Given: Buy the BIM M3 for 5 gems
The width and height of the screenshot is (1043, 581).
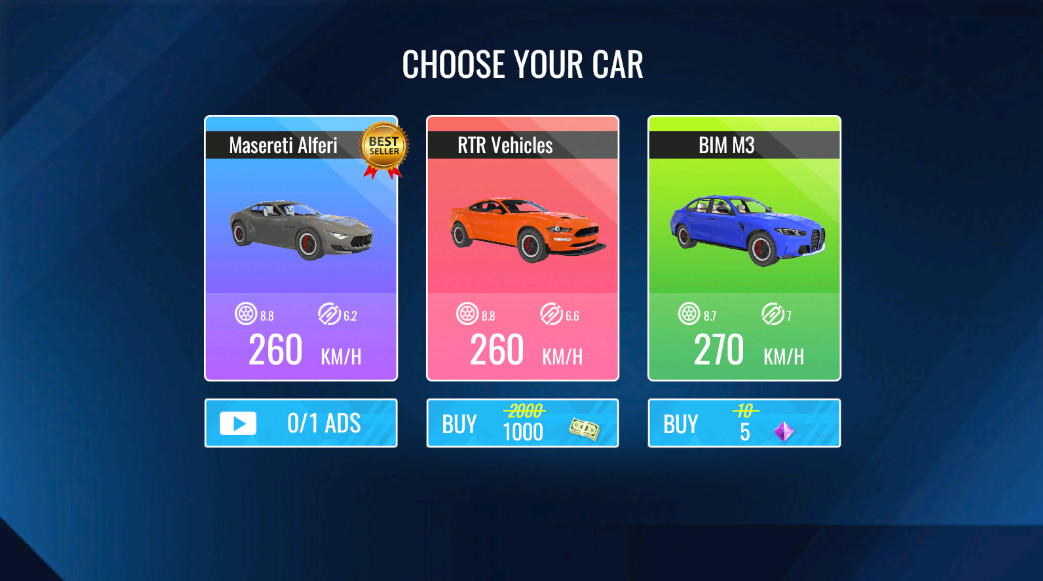Looking at the screenshot, I should click(x=744, y=423).
